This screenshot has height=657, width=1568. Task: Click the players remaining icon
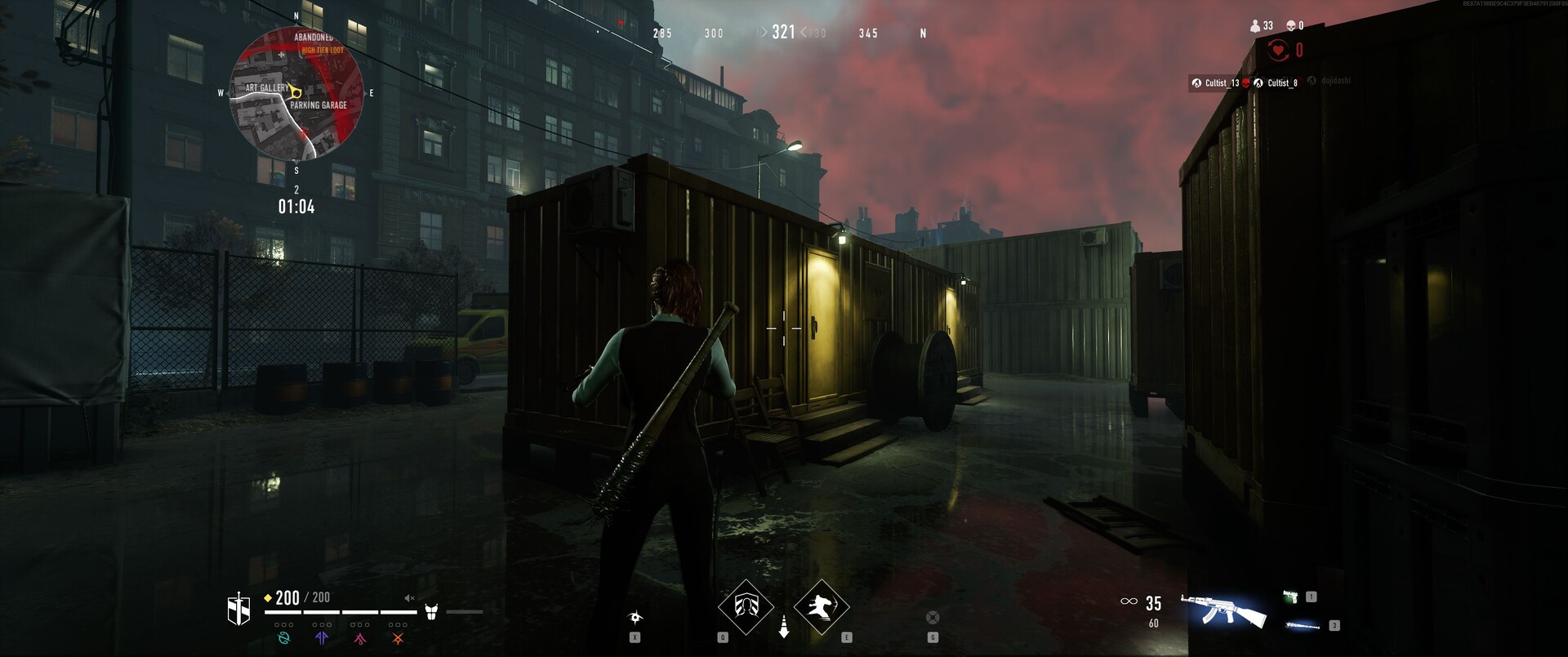[x=1255, y=26]
